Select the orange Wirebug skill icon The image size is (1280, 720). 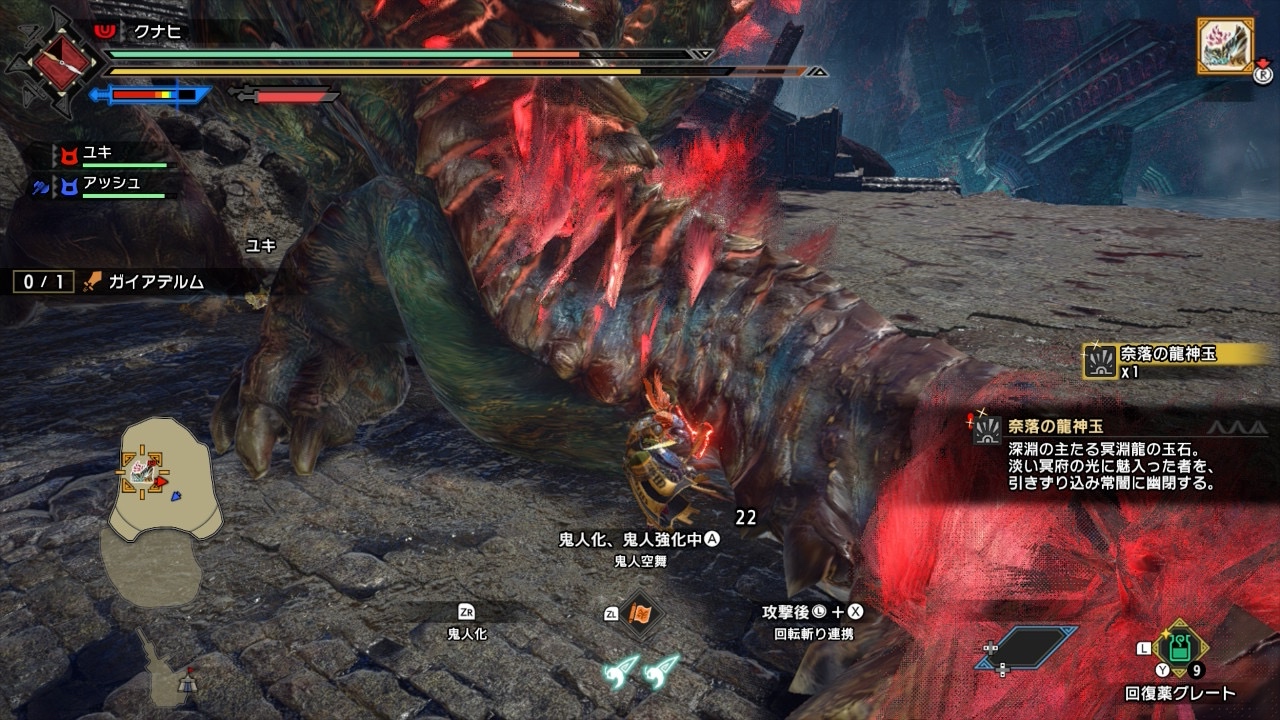(x=640, y=615)
